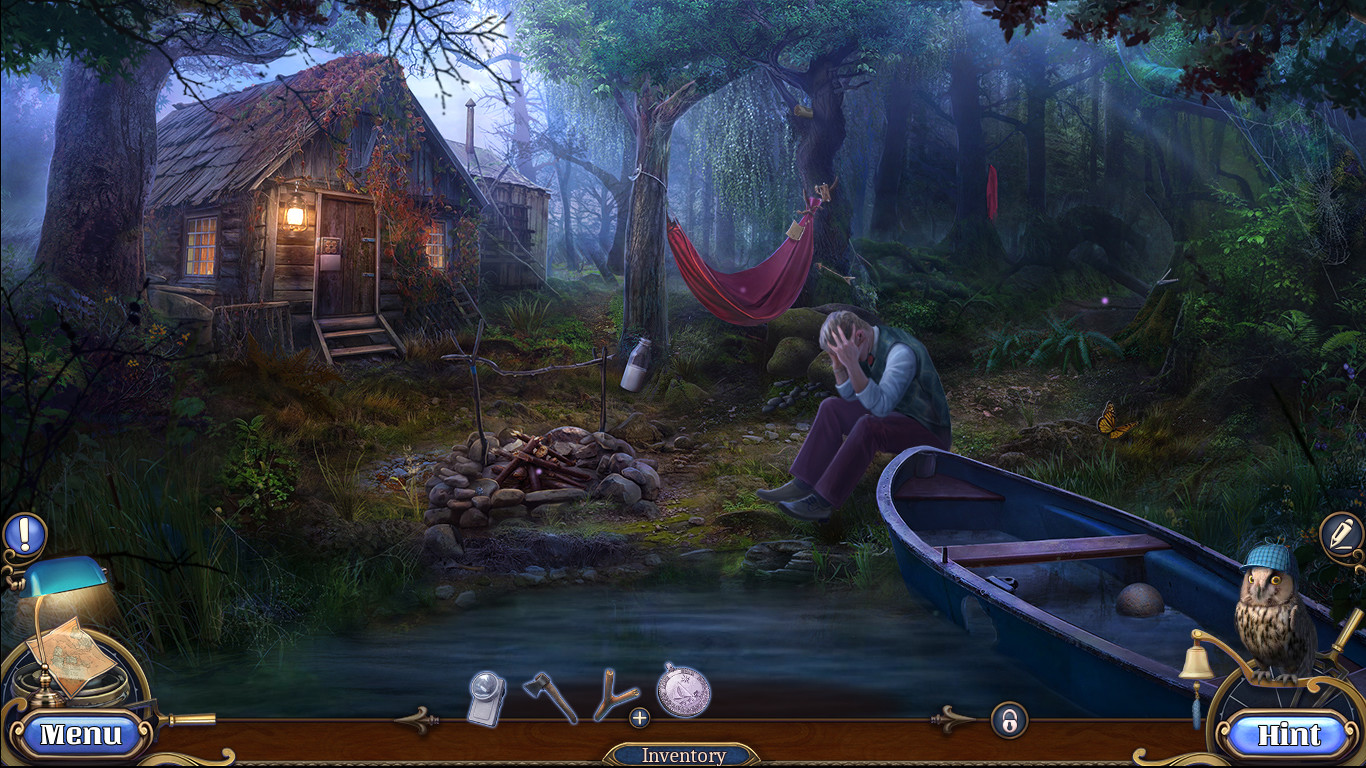Pick the Y-shaped branch from inventory
The width and height of the screenshot is (1366, 768).
click(x=611, y=691)
